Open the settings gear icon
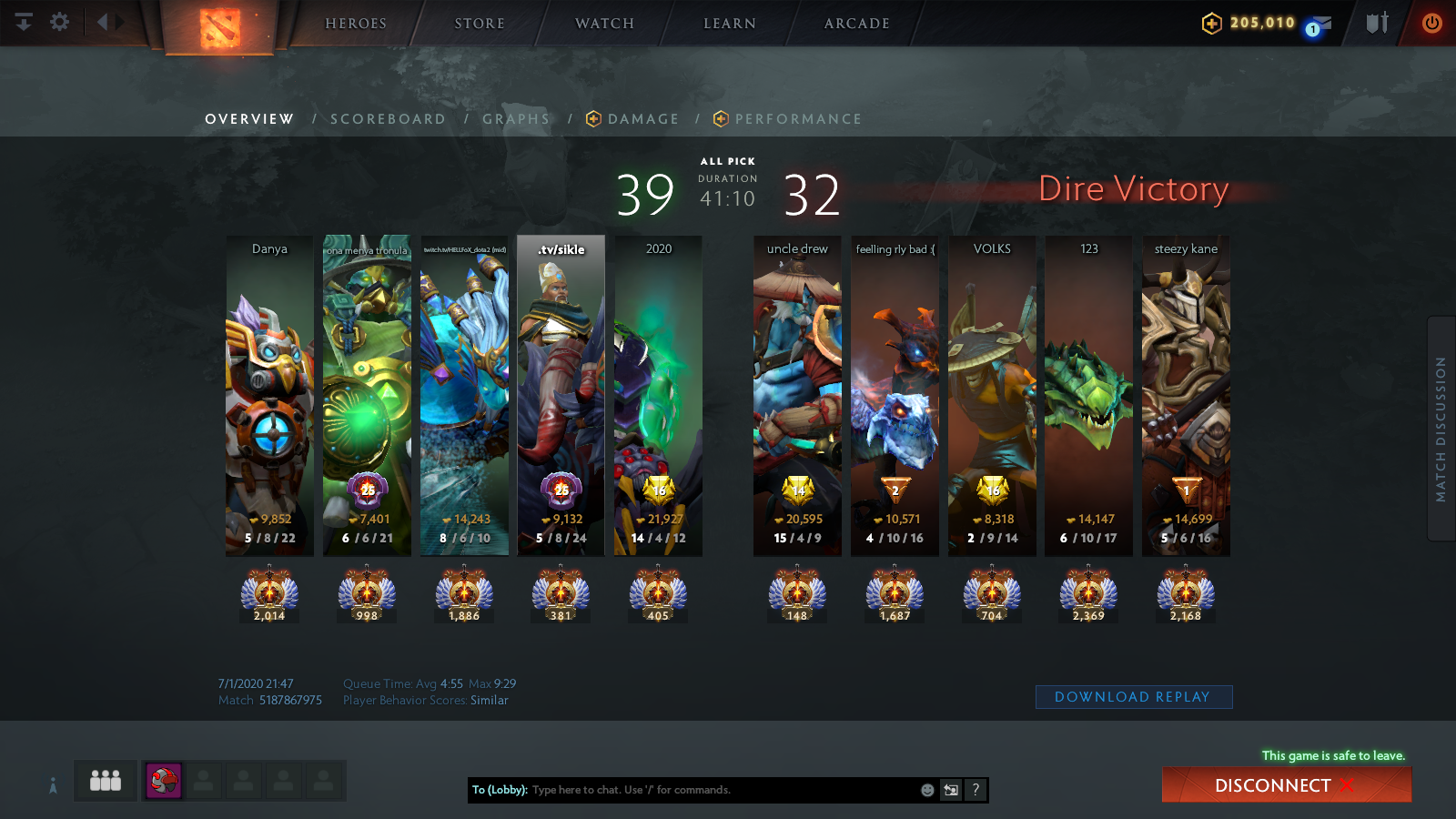Viewport: 1456px width, 819px height. (x=59, y=22)
